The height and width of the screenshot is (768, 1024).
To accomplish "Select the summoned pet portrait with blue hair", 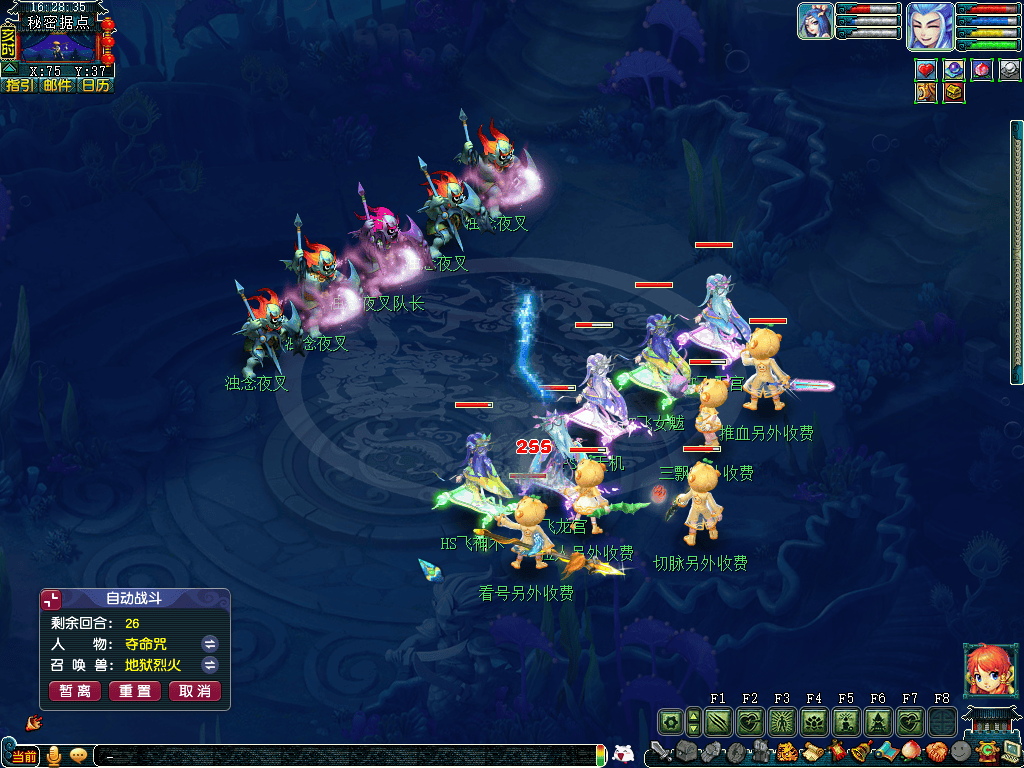I will pyautogui.click(x=815, y=21).
